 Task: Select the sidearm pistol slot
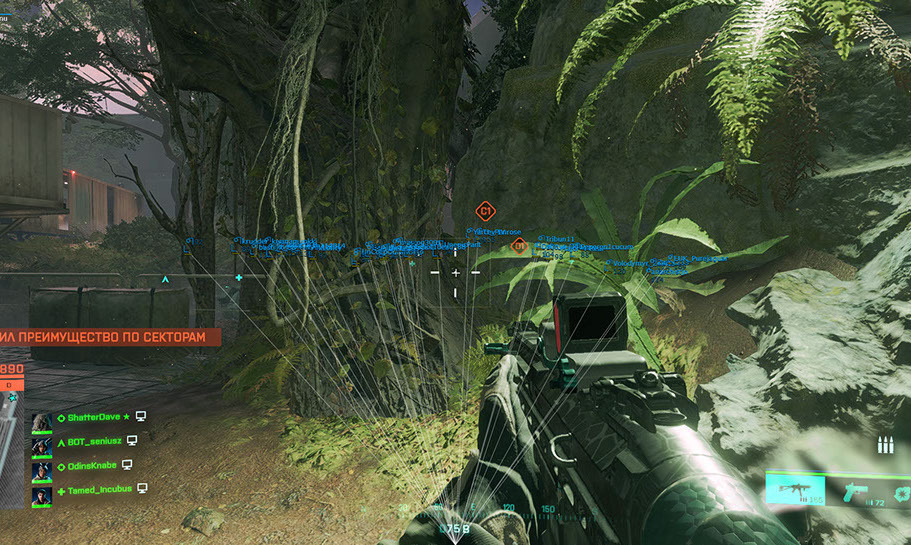click(856, 490)
